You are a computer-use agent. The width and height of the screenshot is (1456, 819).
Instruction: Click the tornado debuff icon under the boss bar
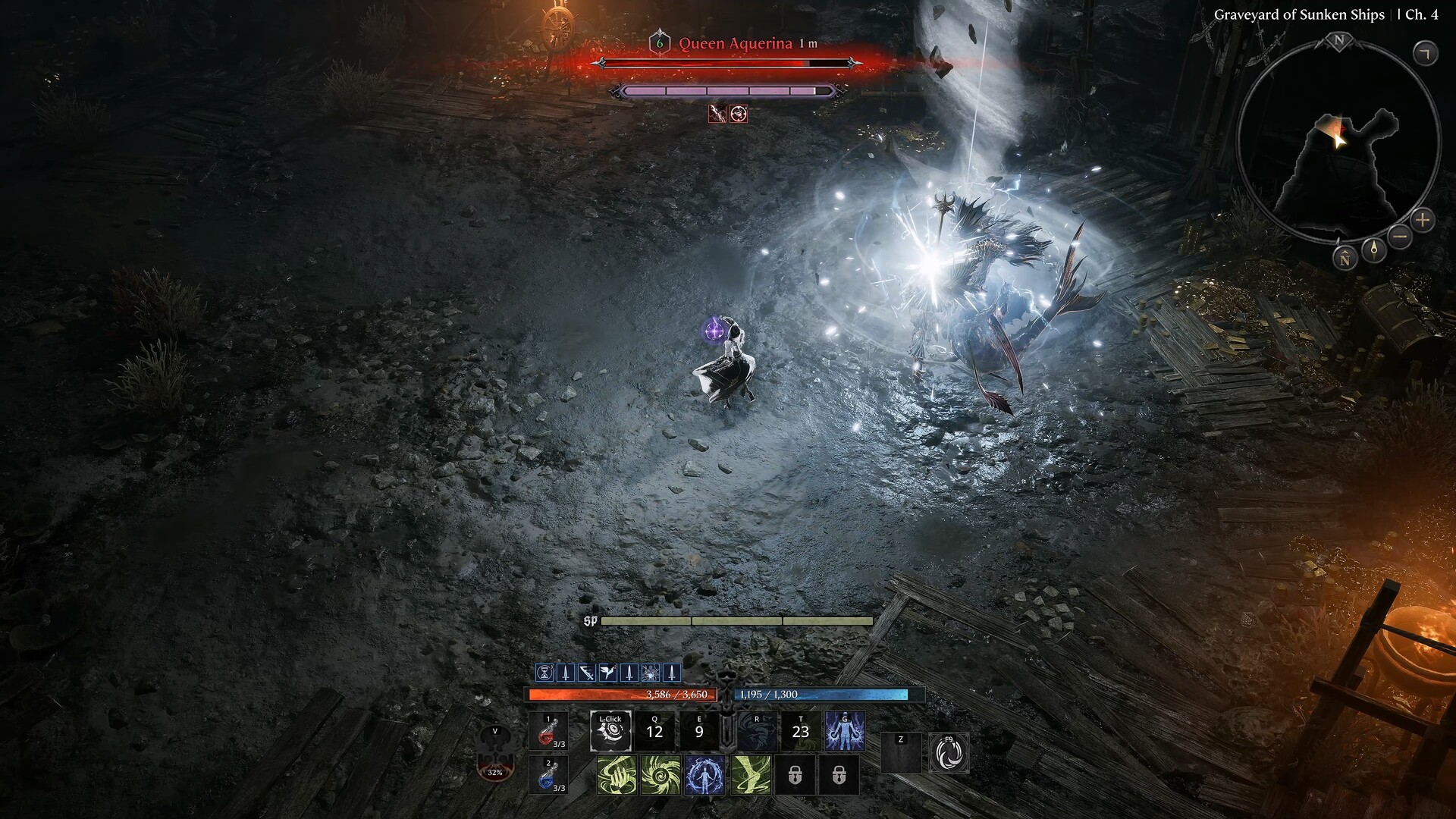coord(738,115)
